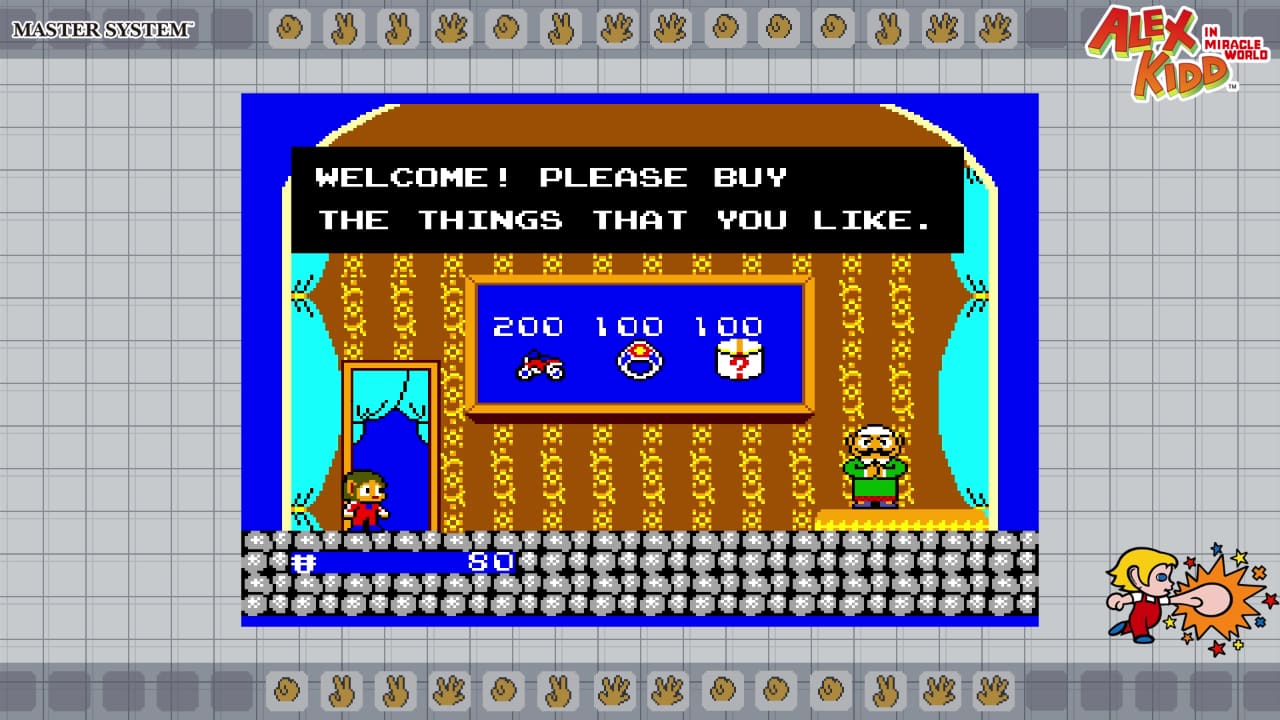Screen dimensions: 1280x720
Task: Click the shopkeeper behind the counter
Action: [872, 465]
